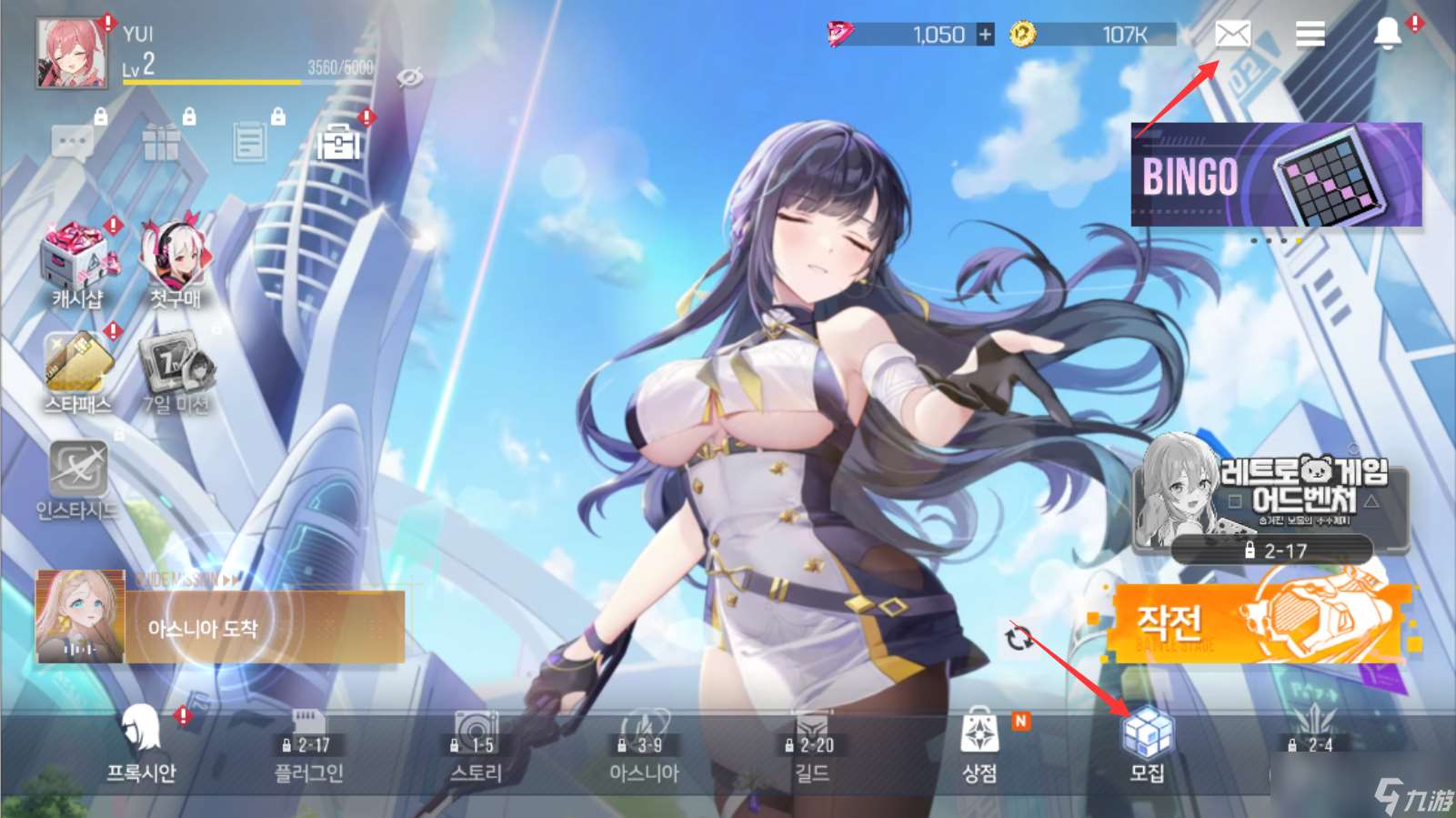Open the bell notification icon

click(x=1389, y=35)
